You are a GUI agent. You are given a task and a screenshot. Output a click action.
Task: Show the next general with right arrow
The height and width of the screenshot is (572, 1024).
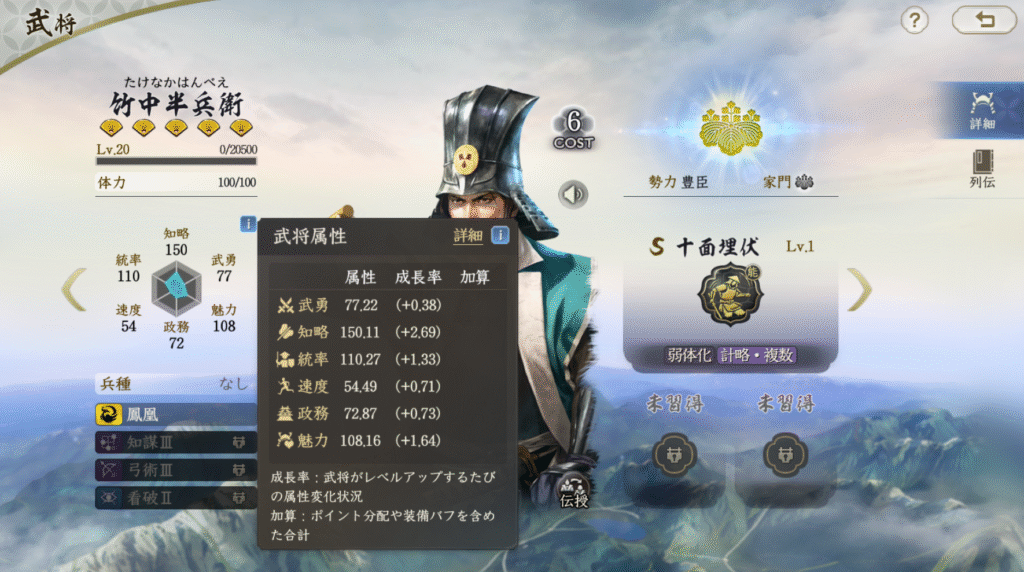[860, 289]
